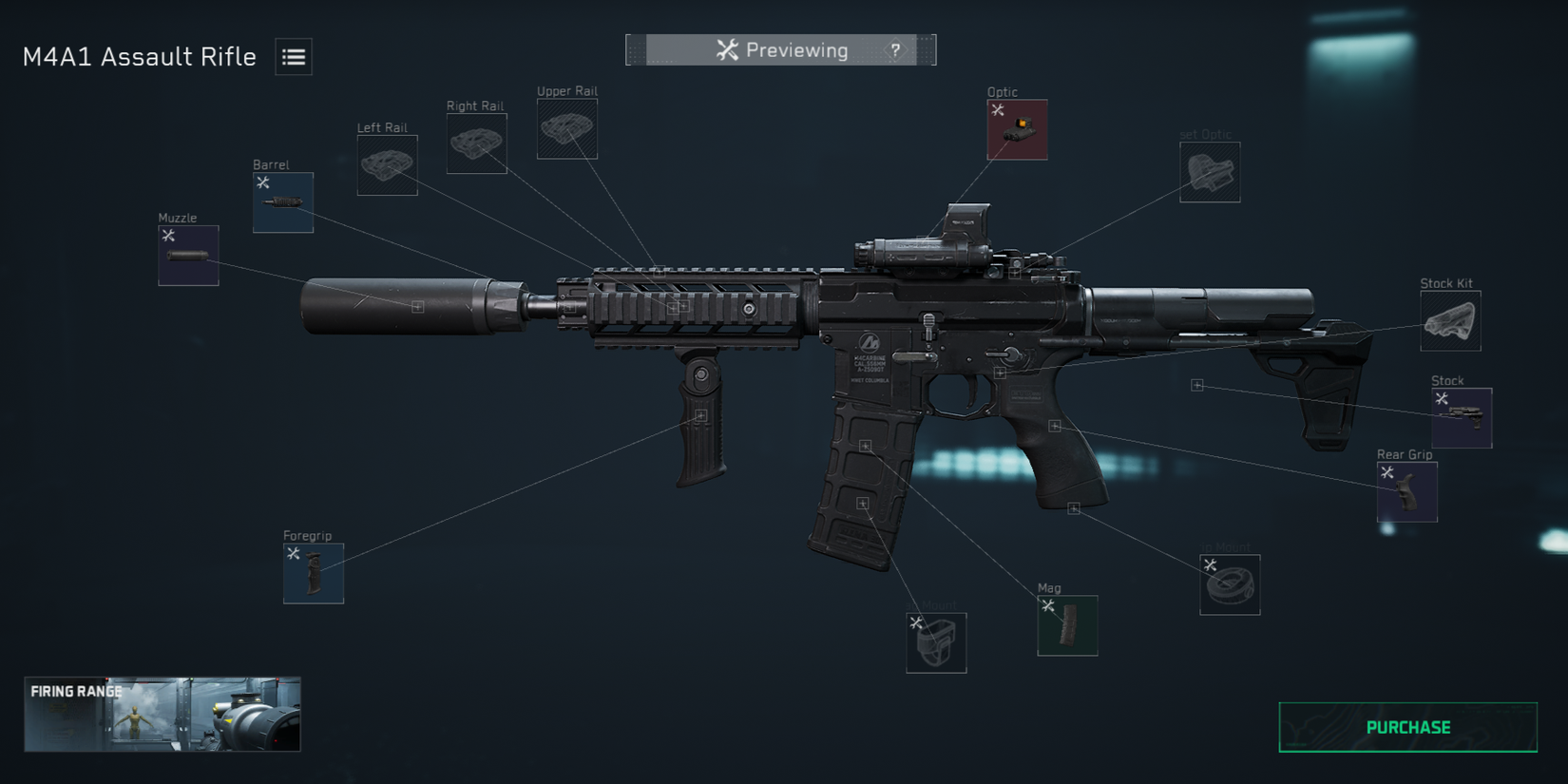Image resolution: width=1568 pixels, height=784 pixels.
Task: Open the Upper Rail slot
Action: 566,127
